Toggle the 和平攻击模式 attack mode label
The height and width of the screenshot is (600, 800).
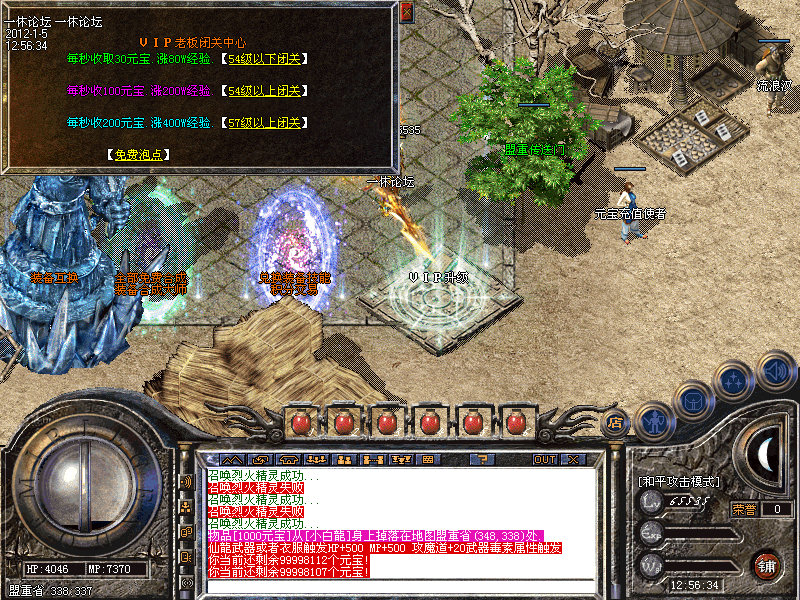(679, 481)
